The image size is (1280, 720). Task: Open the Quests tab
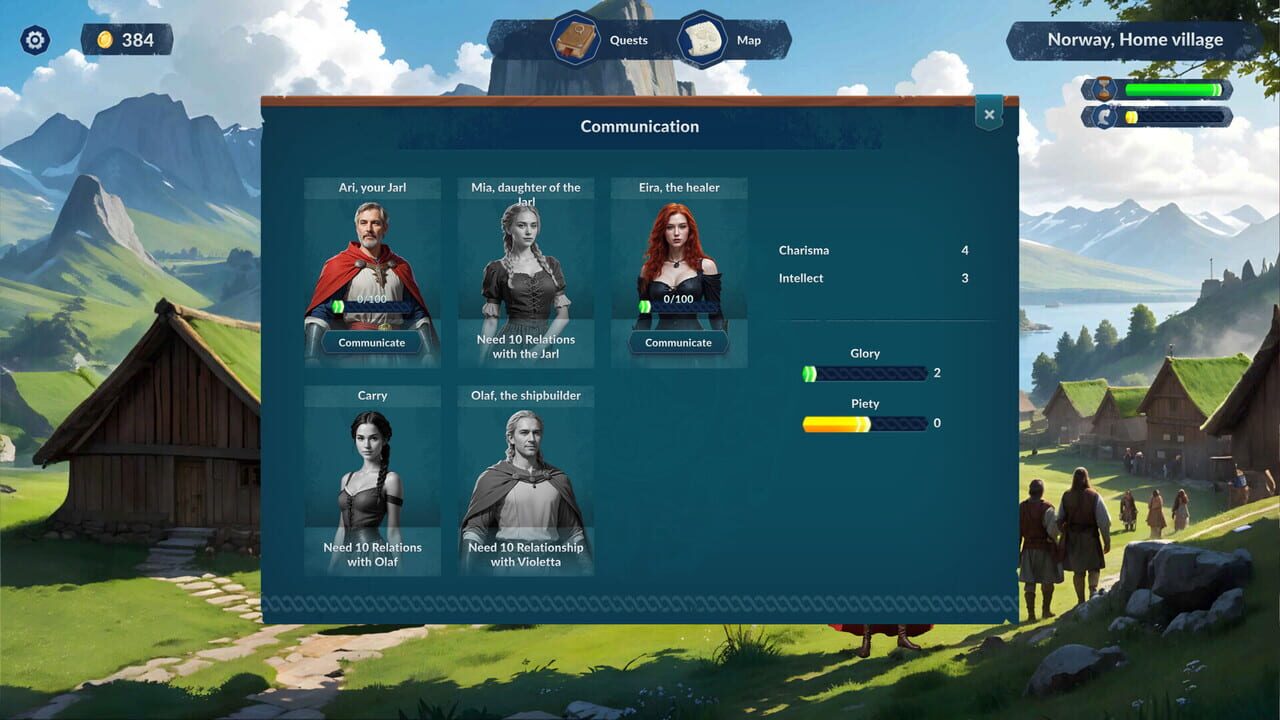click(628, 40)
